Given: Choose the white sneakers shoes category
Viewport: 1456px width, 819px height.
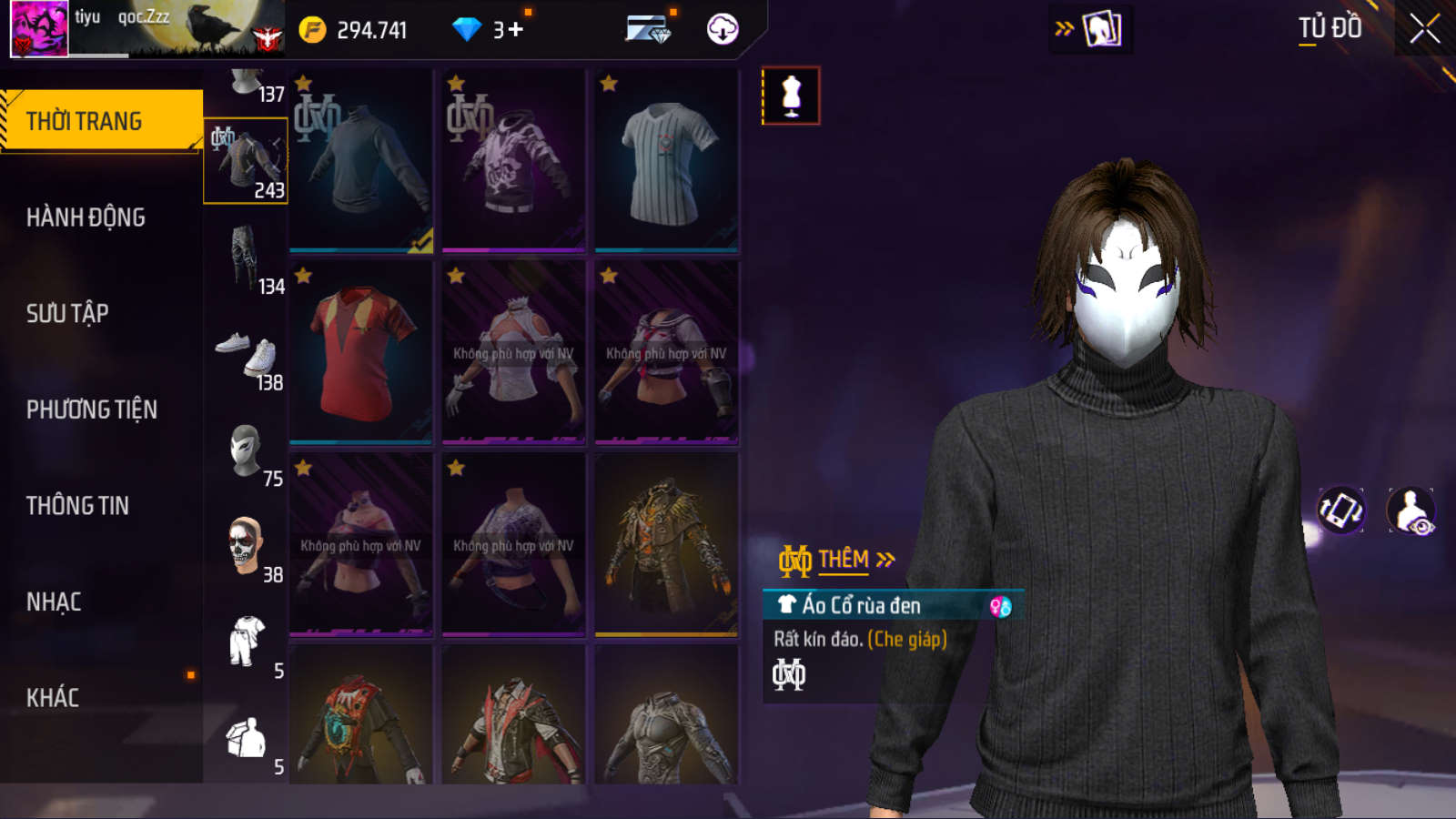Looking at the screenshot, I should coord(246,355).
